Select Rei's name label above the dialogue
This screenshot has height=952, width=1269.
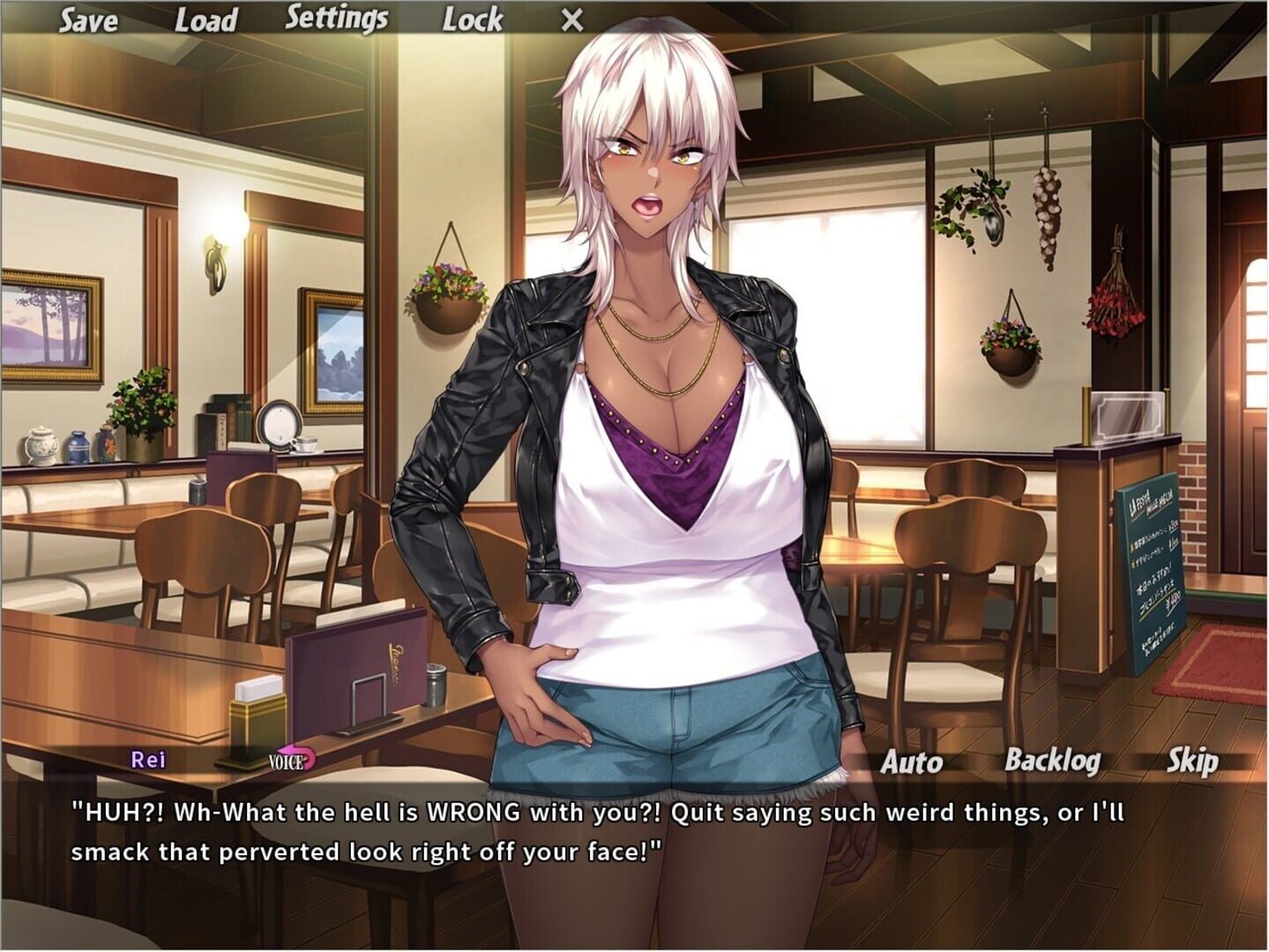click(148, 759)
